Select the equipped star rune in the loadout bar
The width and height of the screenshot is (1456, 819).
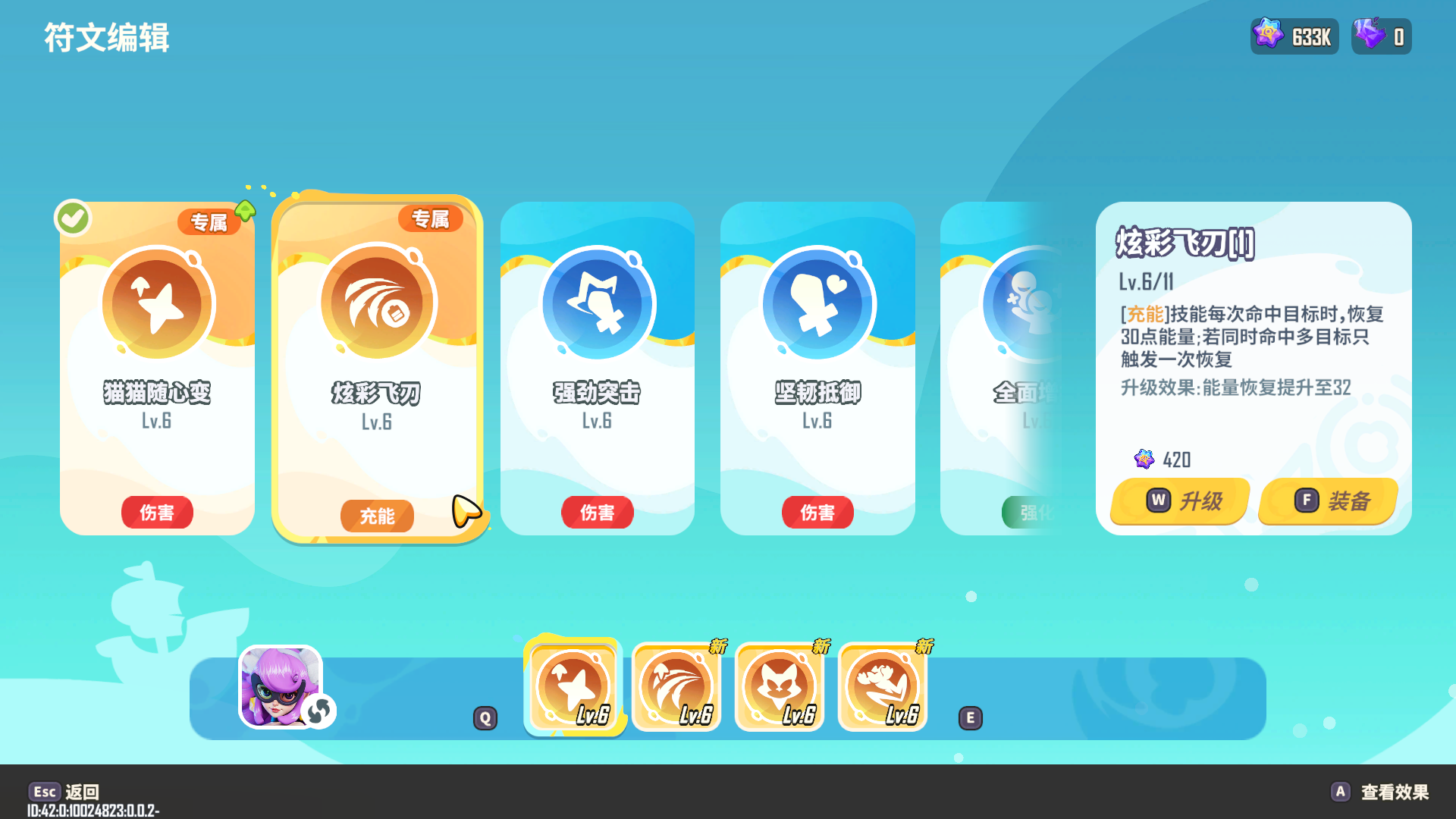574,685
